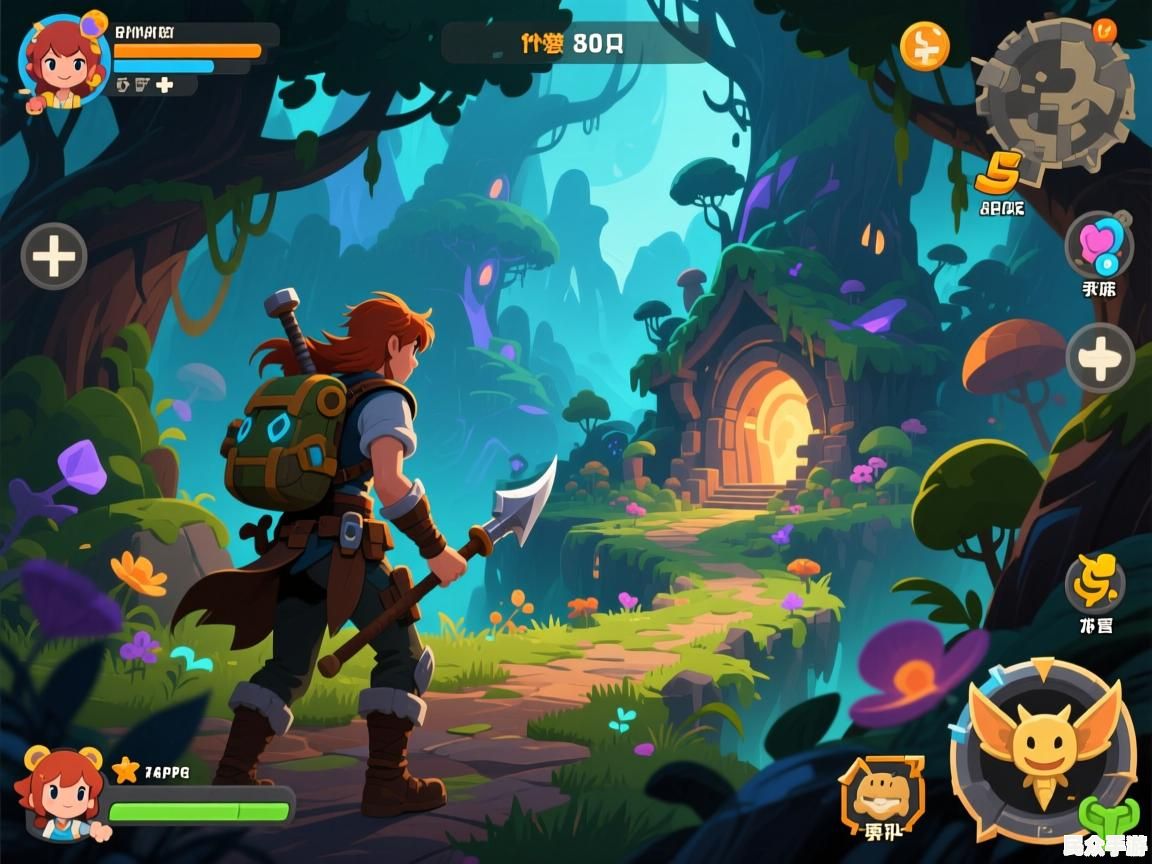Open the gear-shaped minimap
The width and height of the screenshot is (1152, 864).
[x=1054, y=94]
